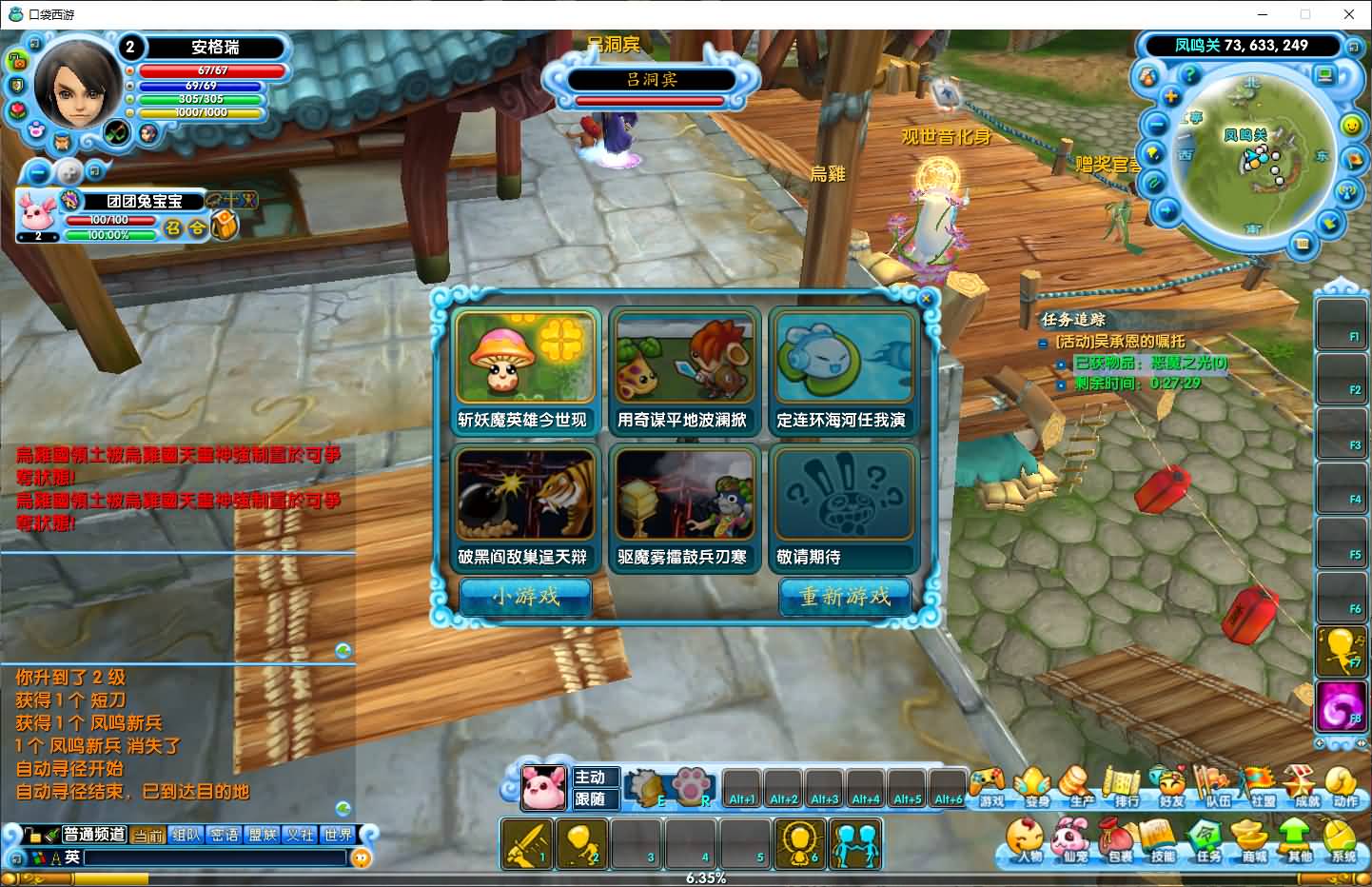Click the 重新游戏 restart button
The height and width of the screenshot is (887, 1372).
click(x=845, y=597)
